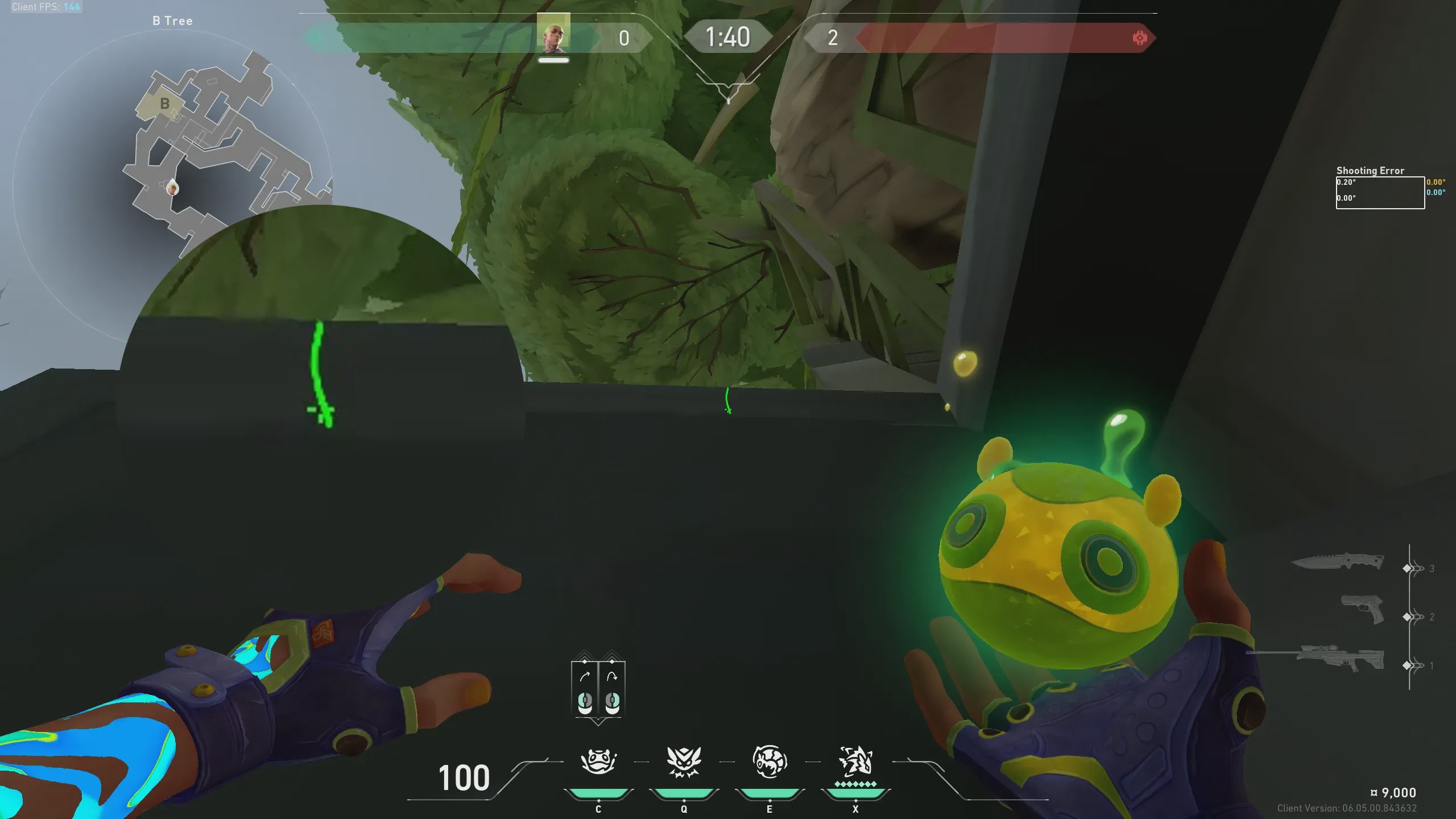Select the frog-faced C ability icon
The image size is (1456, 819).
[598, 761]
